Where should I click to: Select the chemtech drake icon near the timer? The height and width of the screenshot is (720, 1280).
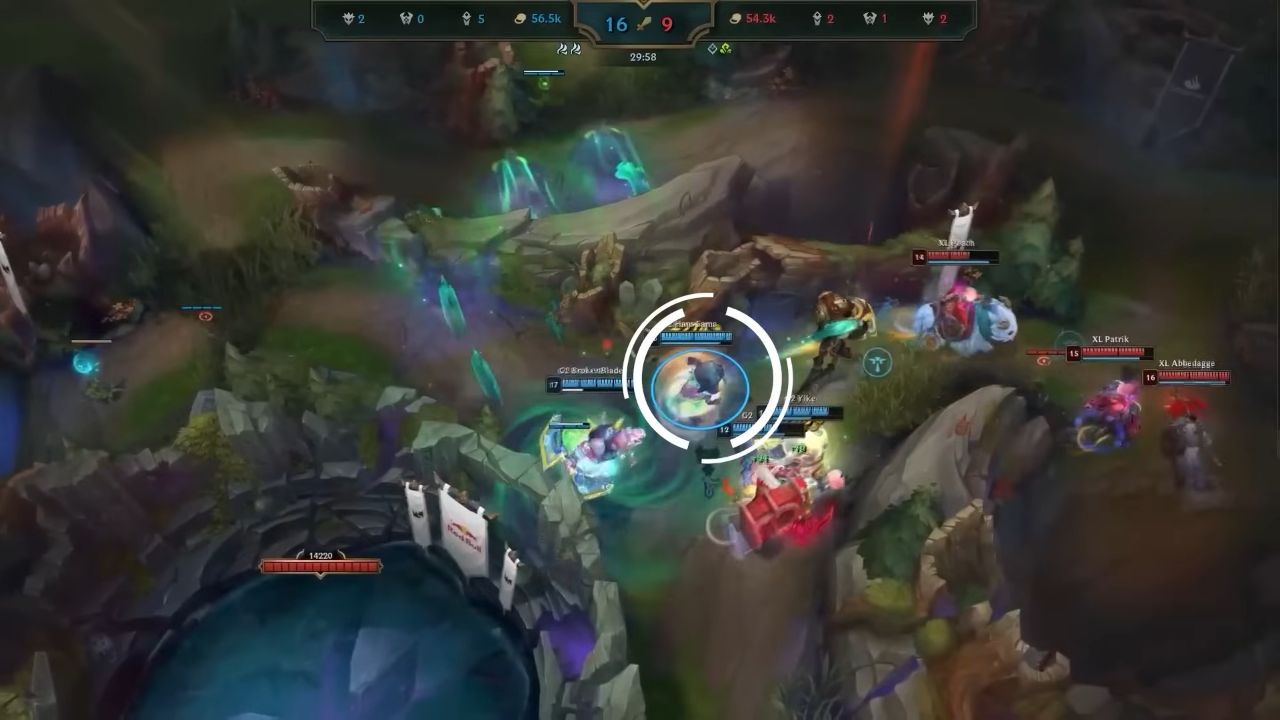pyautogui.click(x=725, y=49)
